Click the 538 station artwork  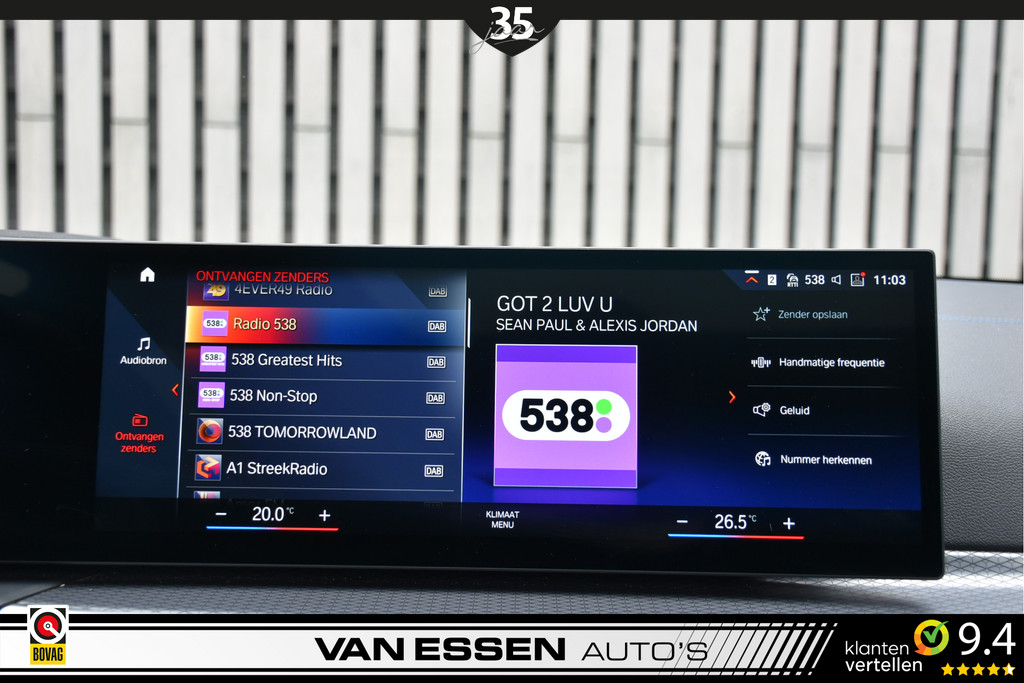point(565,416)
